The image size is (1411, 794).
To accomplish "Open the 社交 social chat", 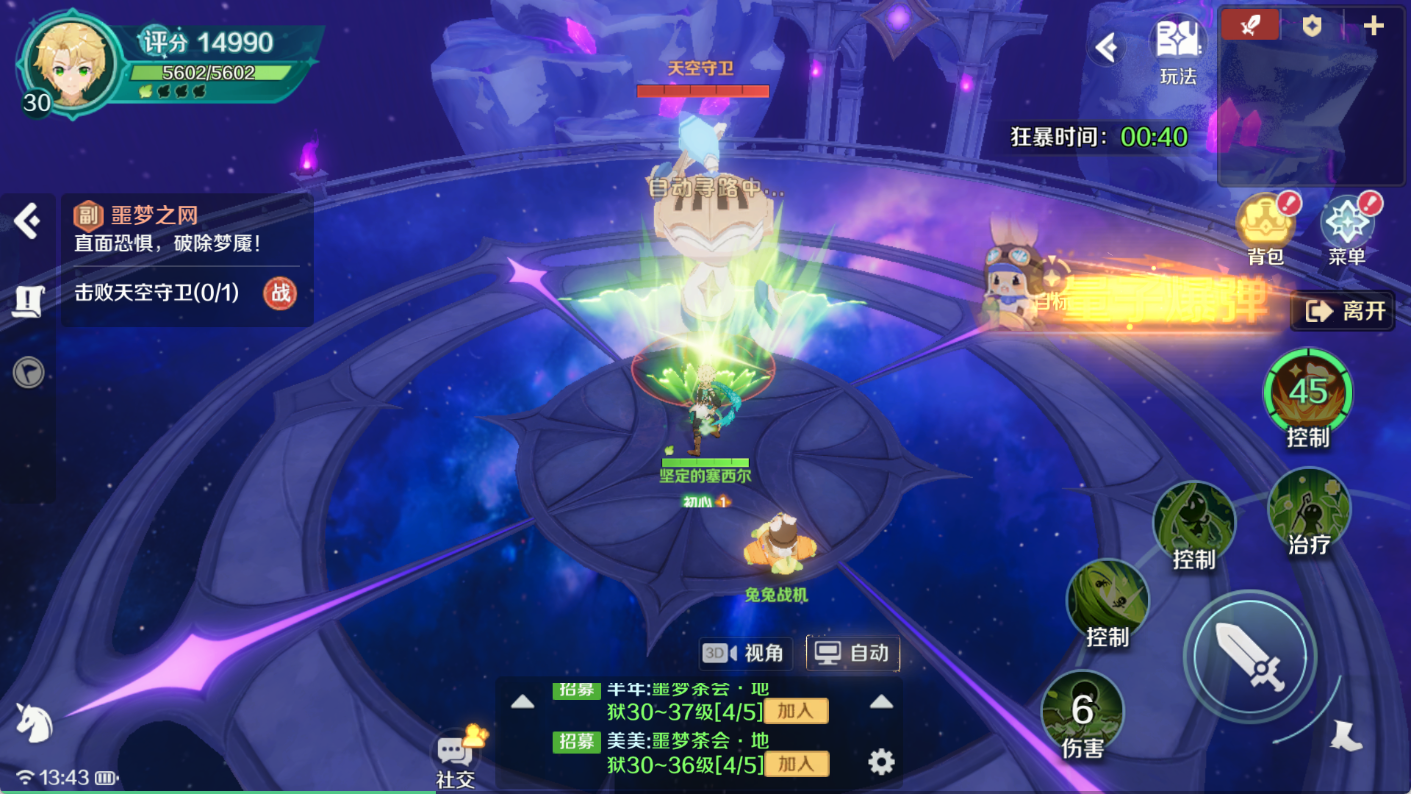I will [456, 755].
